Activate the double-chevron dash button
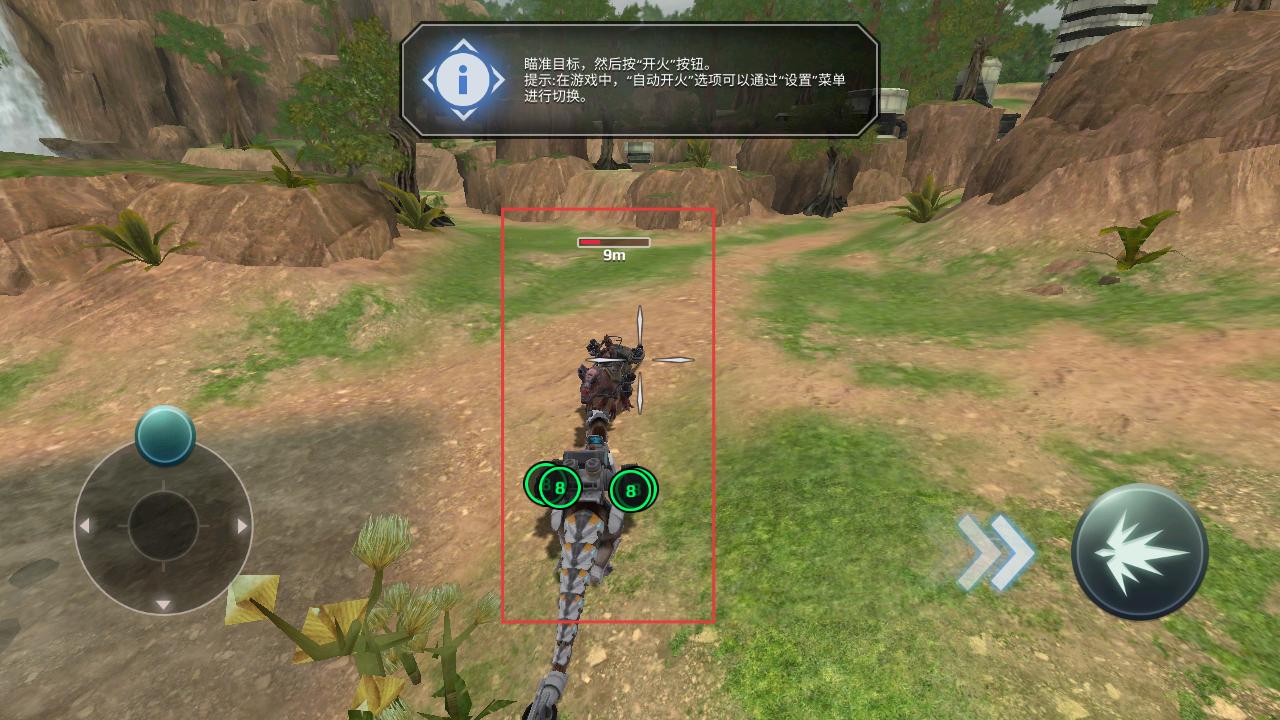Image resolution: width=1280 pixels, height=720 pixels. tap(995, 552)
